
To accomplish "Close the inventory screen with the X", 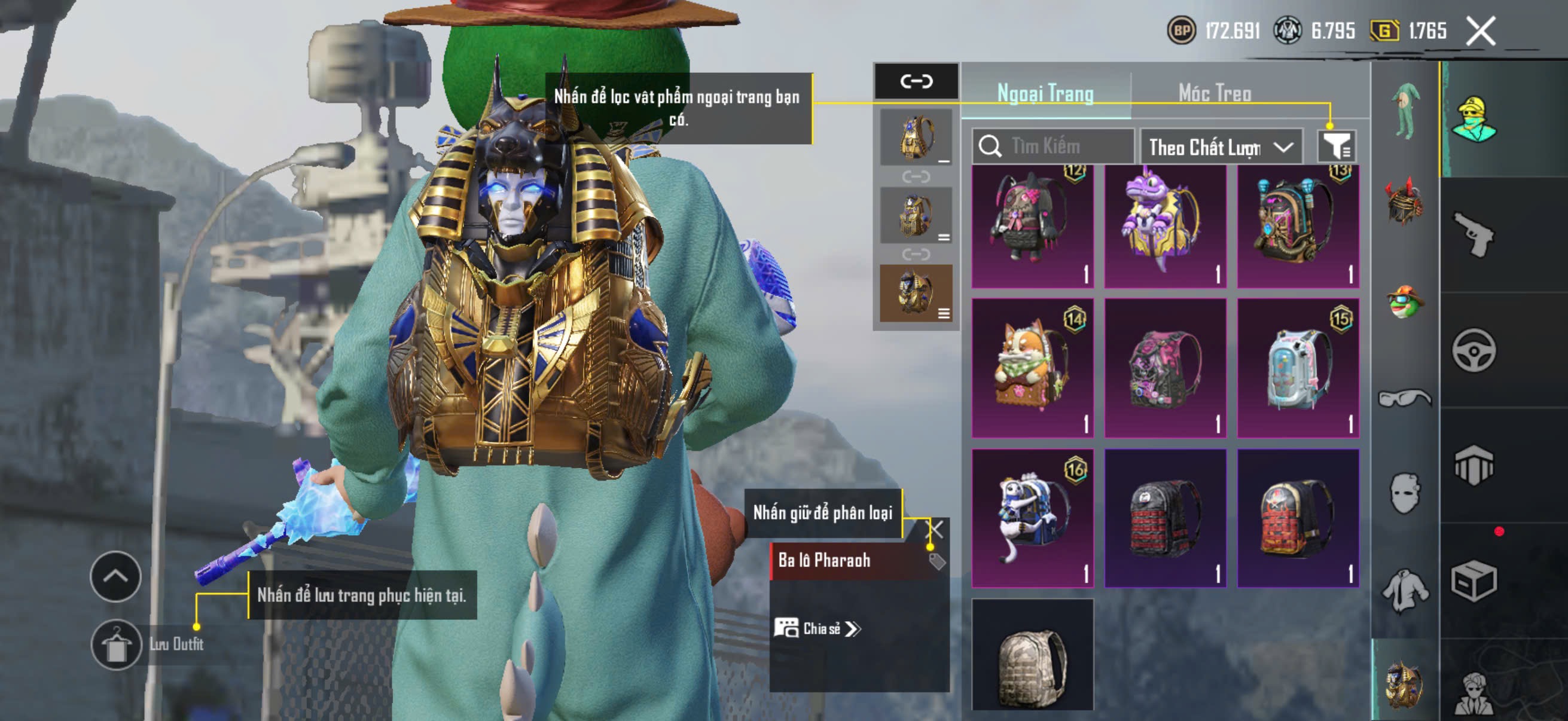I will tap(1479, 31).
